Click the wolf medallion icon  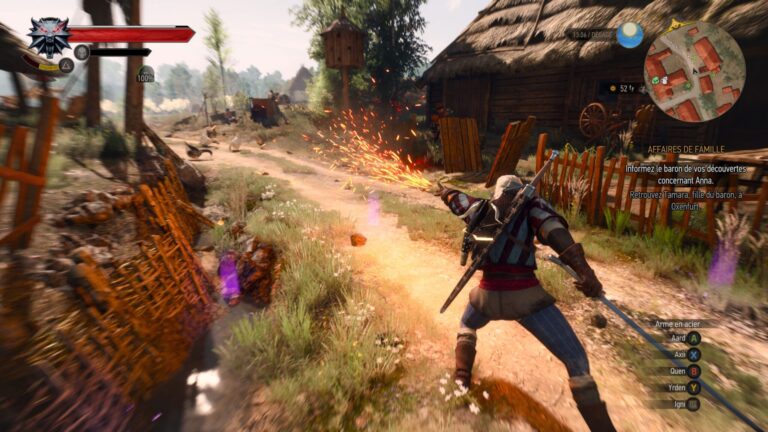48,36
